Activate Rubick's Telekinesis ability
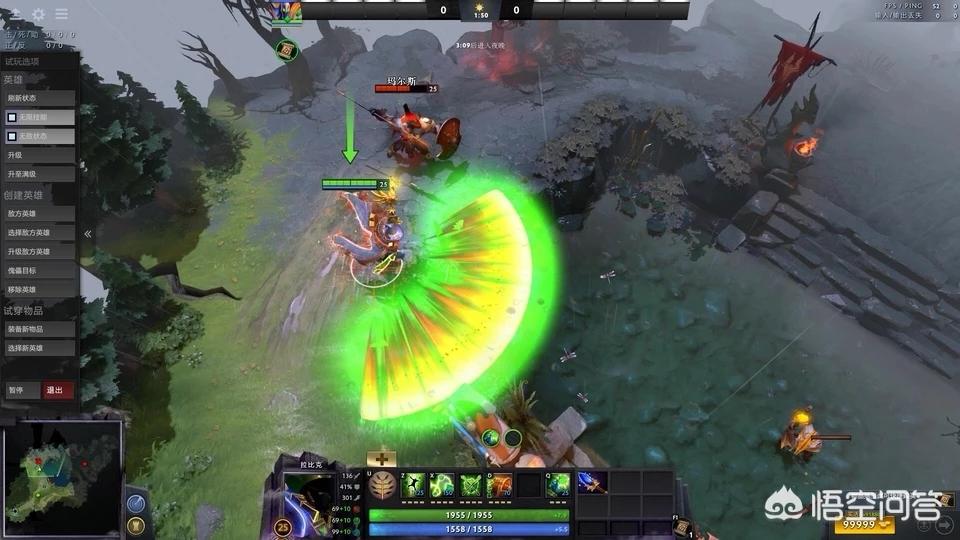960x540 pixels. tap(413, 485)
